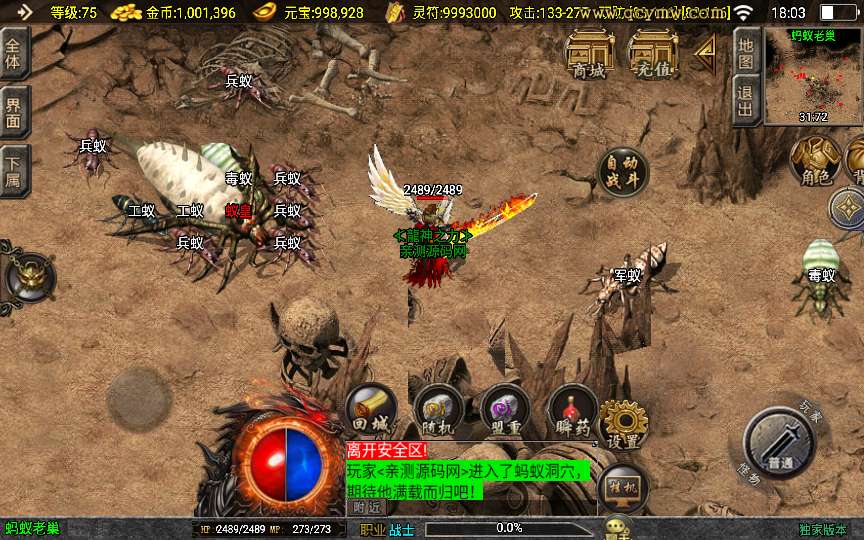The height and width of the screenshot is (540, 864).
Task: Open the 商城 shop
Action: (589, 54)
